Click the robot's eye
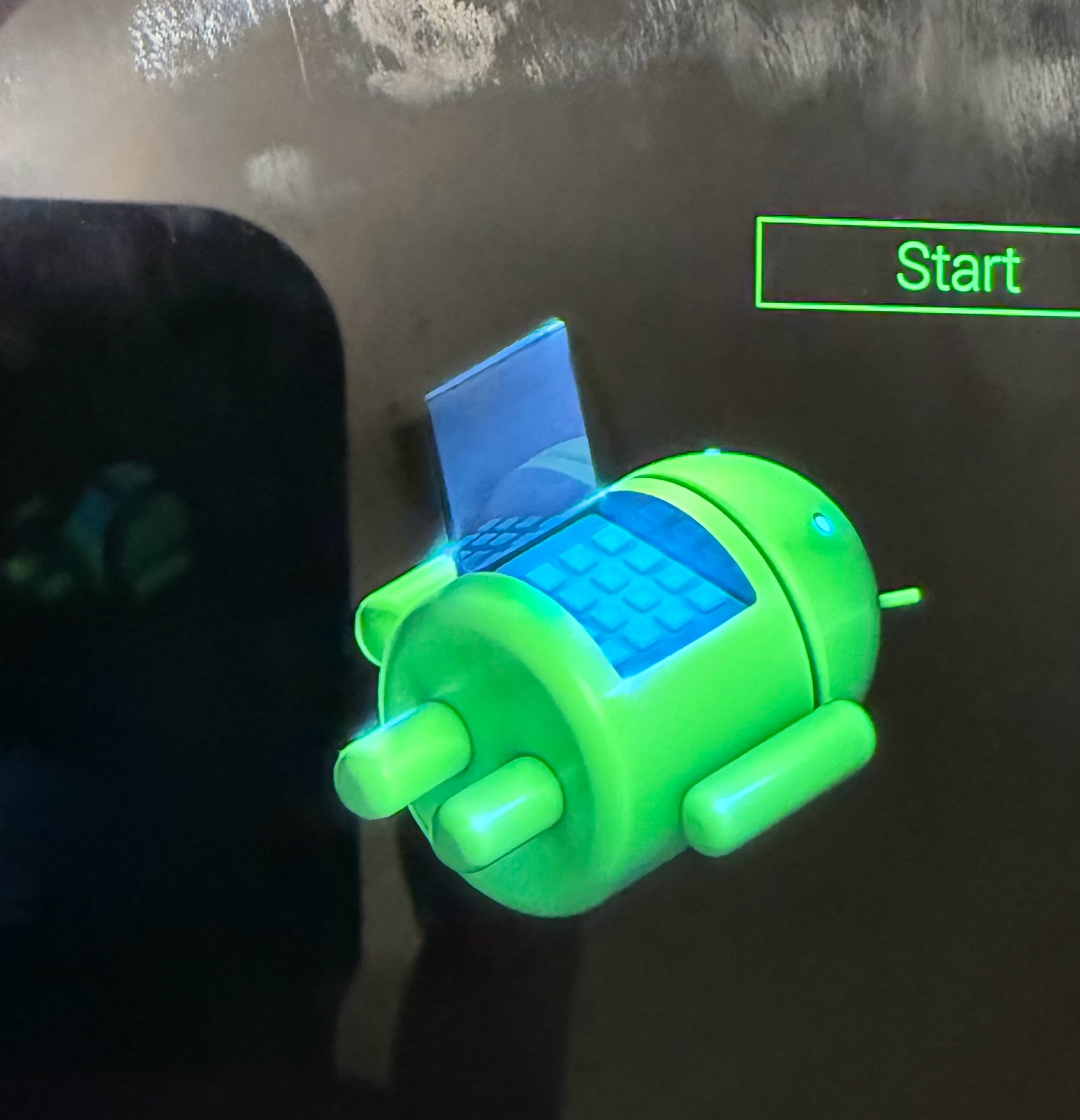This screenshot has height=1120, width=1080. 822,520
